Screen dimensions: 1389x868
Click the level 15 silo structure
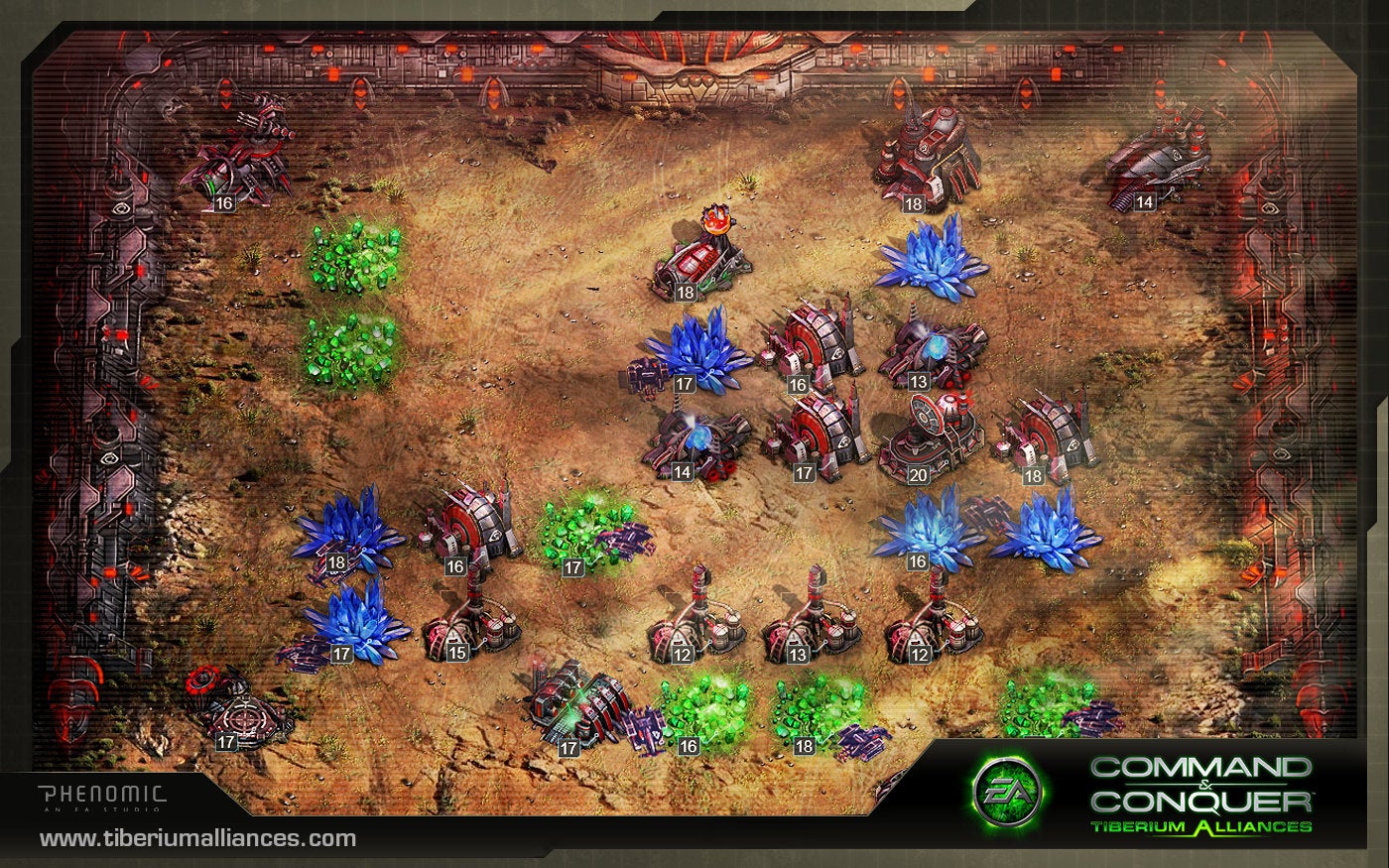pyautogui.click(x=461, y=630)
